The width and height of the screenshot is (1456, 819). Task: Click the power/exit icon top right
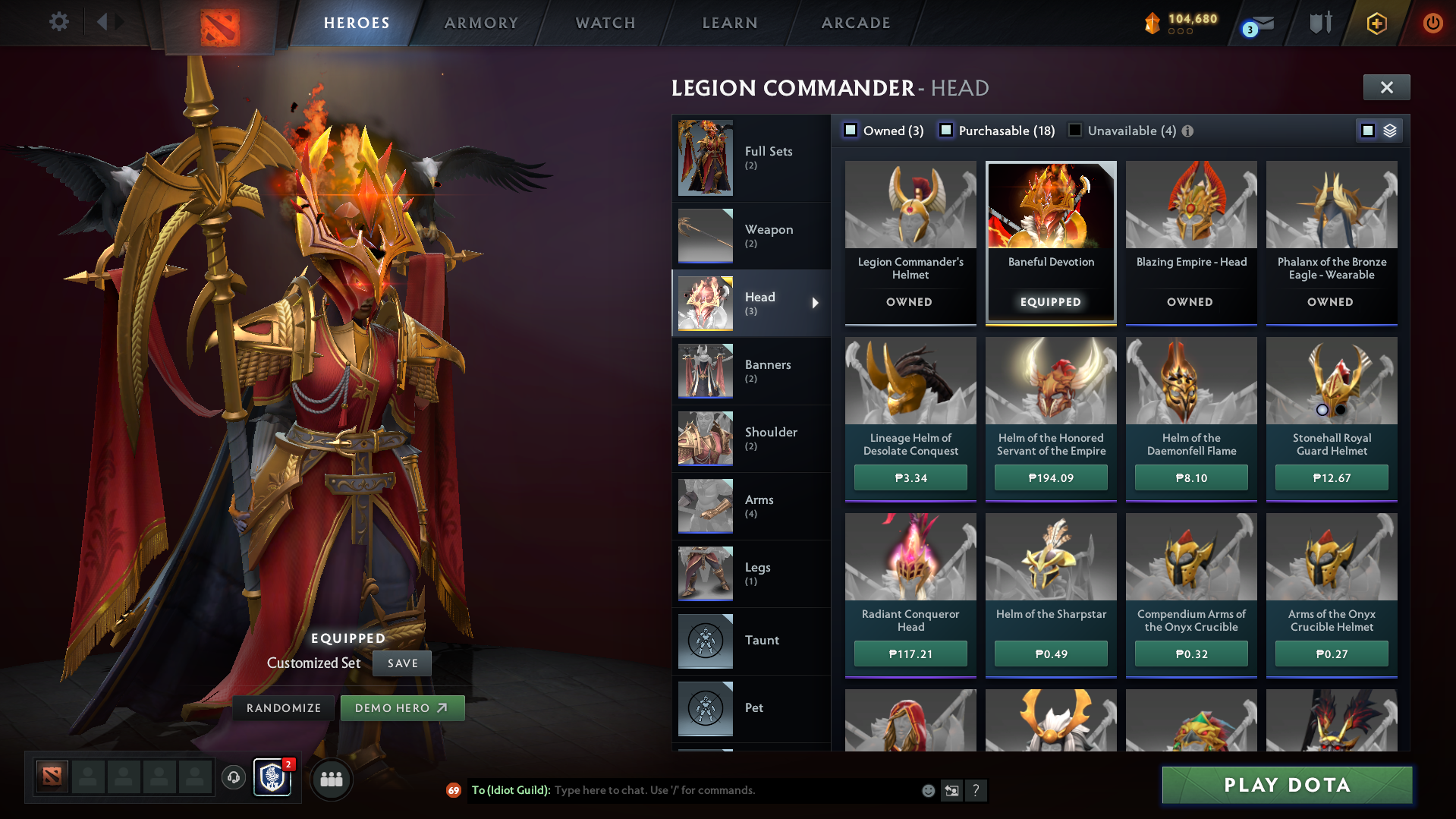coord(1432,24)
